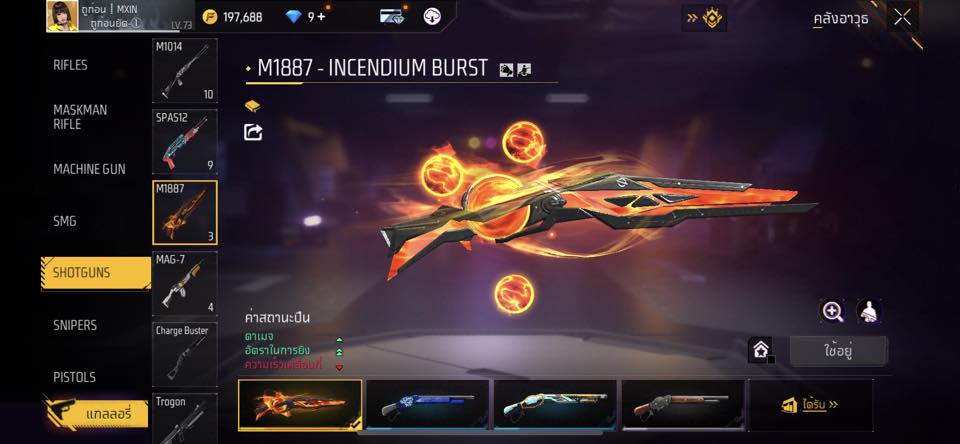Open the Maskman Rifle category
Viewport: 960px width, 444px height.
coord(80,117)
